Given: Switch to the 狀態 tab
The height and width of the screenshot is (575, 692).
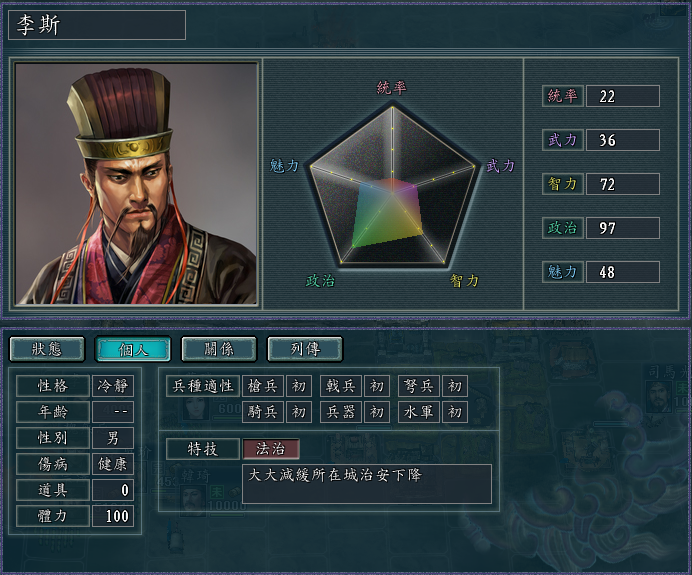Looking at the screenshot, I should tap(47, 349).
